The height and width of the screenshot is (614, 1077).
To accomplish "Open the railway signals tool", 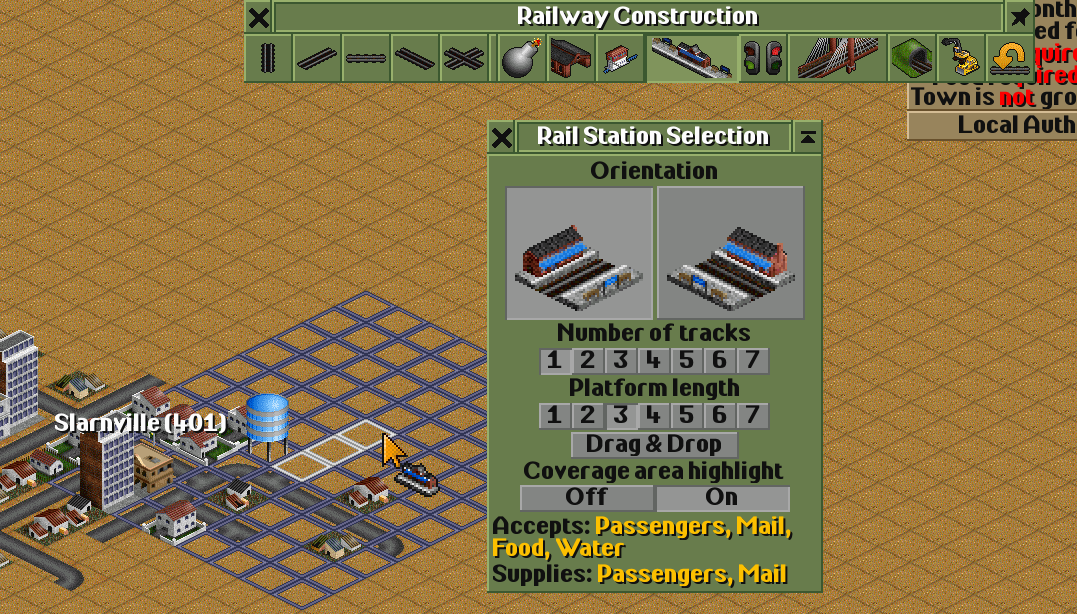I will 763,59.
